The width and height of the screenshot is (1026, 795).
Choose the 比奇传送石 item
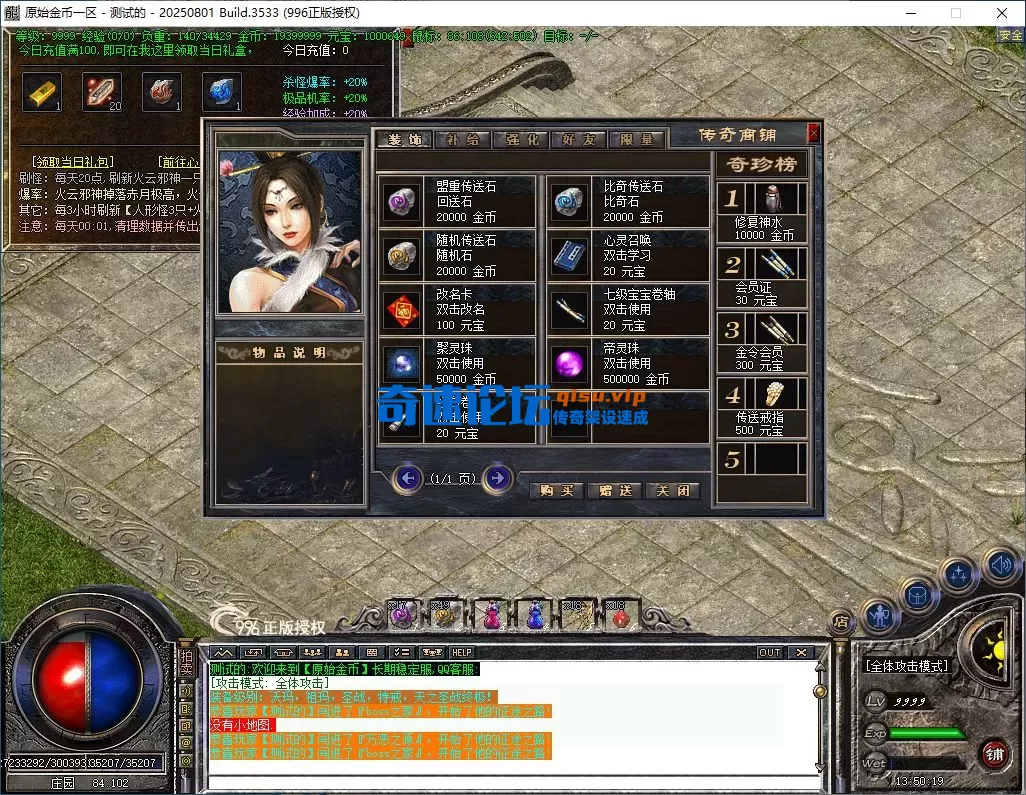(571, 201)
